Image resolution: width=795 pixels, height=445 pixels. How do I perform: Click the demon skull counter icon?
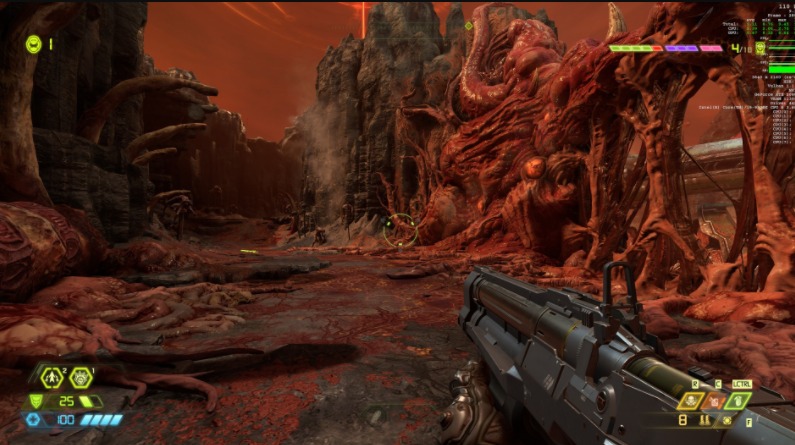[760, 47]
